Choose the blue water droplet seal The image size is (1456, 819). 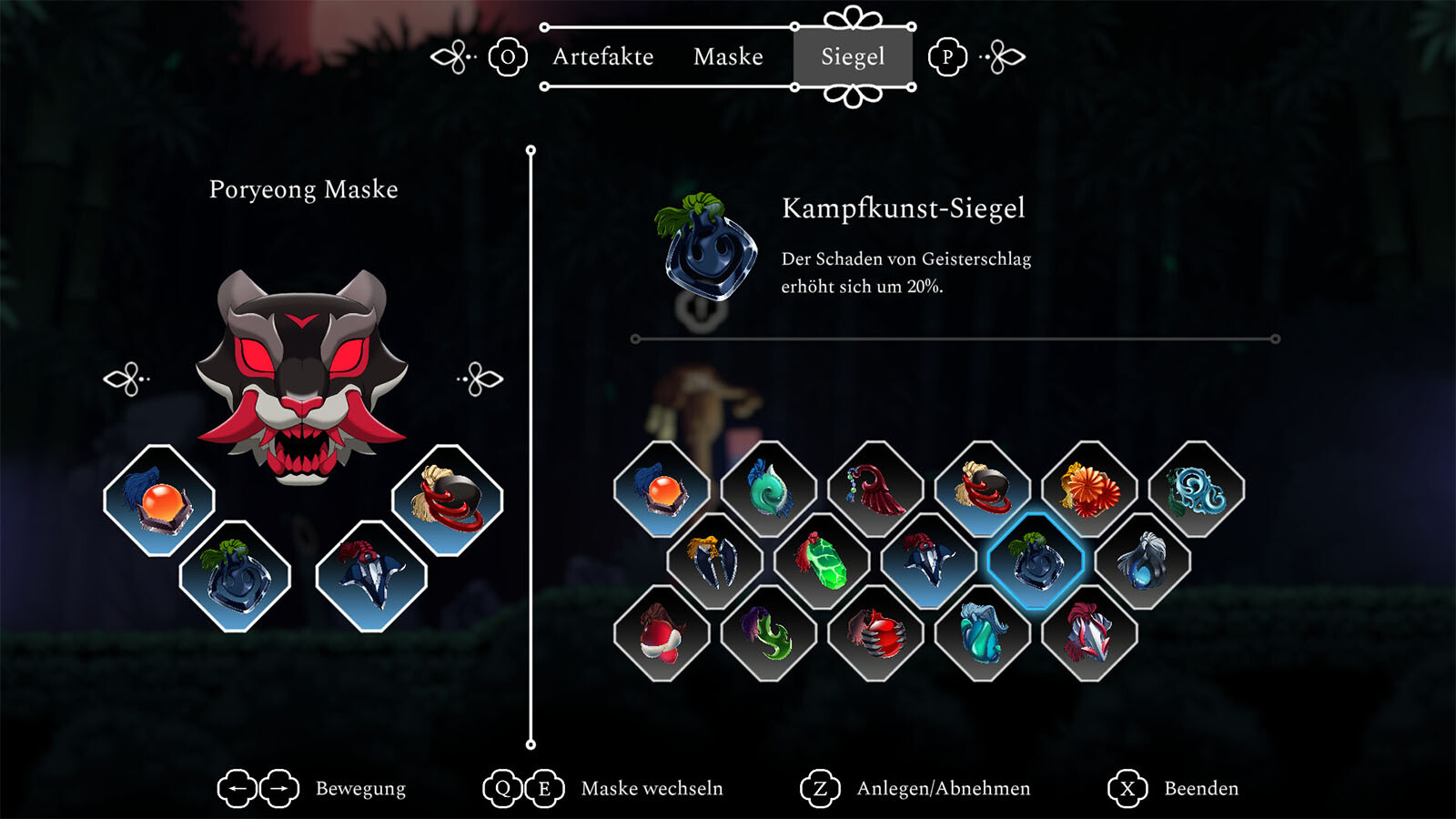pyautogui.click(x=1143, y=561)
